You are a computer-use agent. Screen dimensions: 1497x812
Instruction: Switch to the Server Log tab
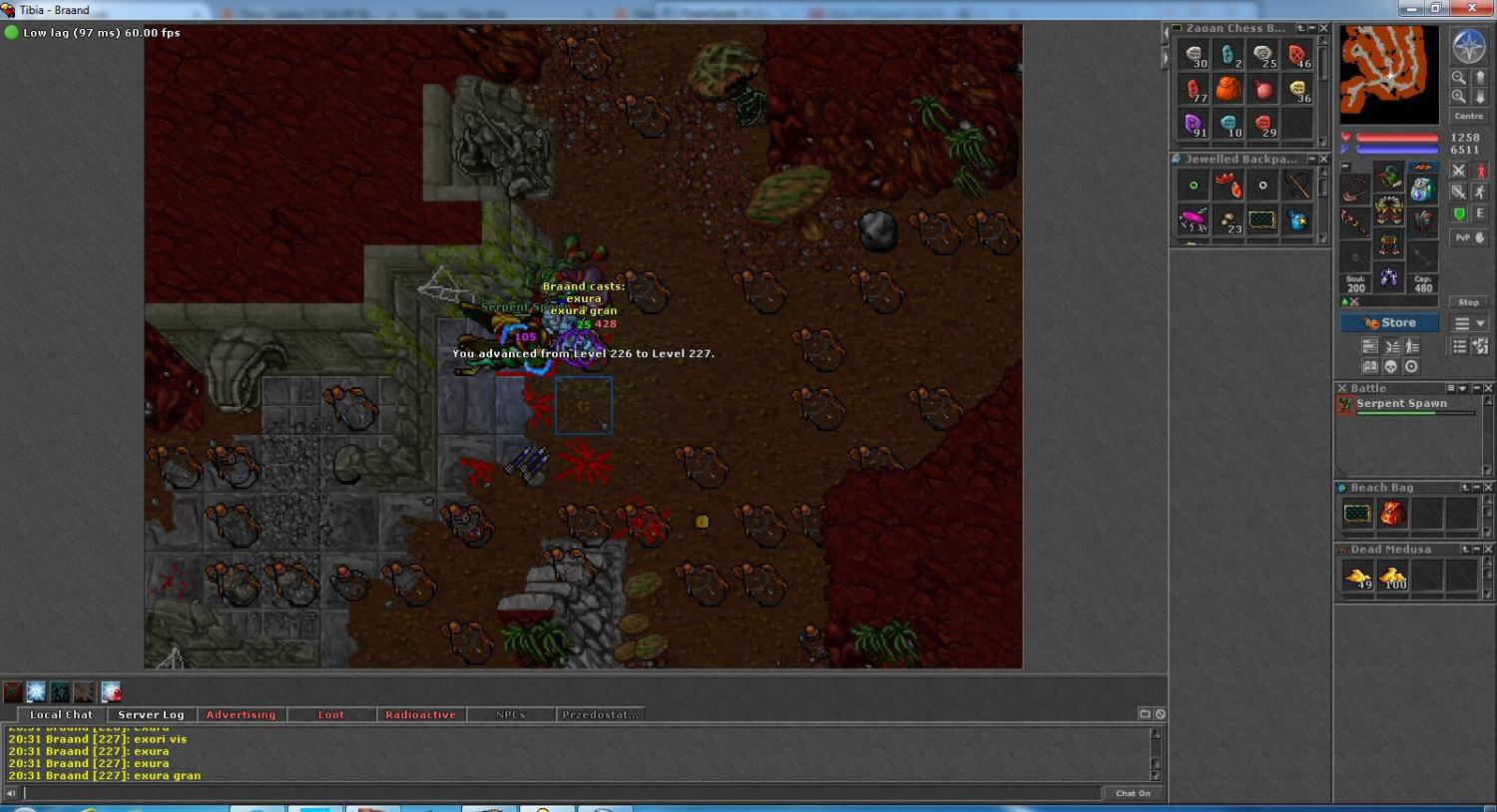click(x=151, y=714)
